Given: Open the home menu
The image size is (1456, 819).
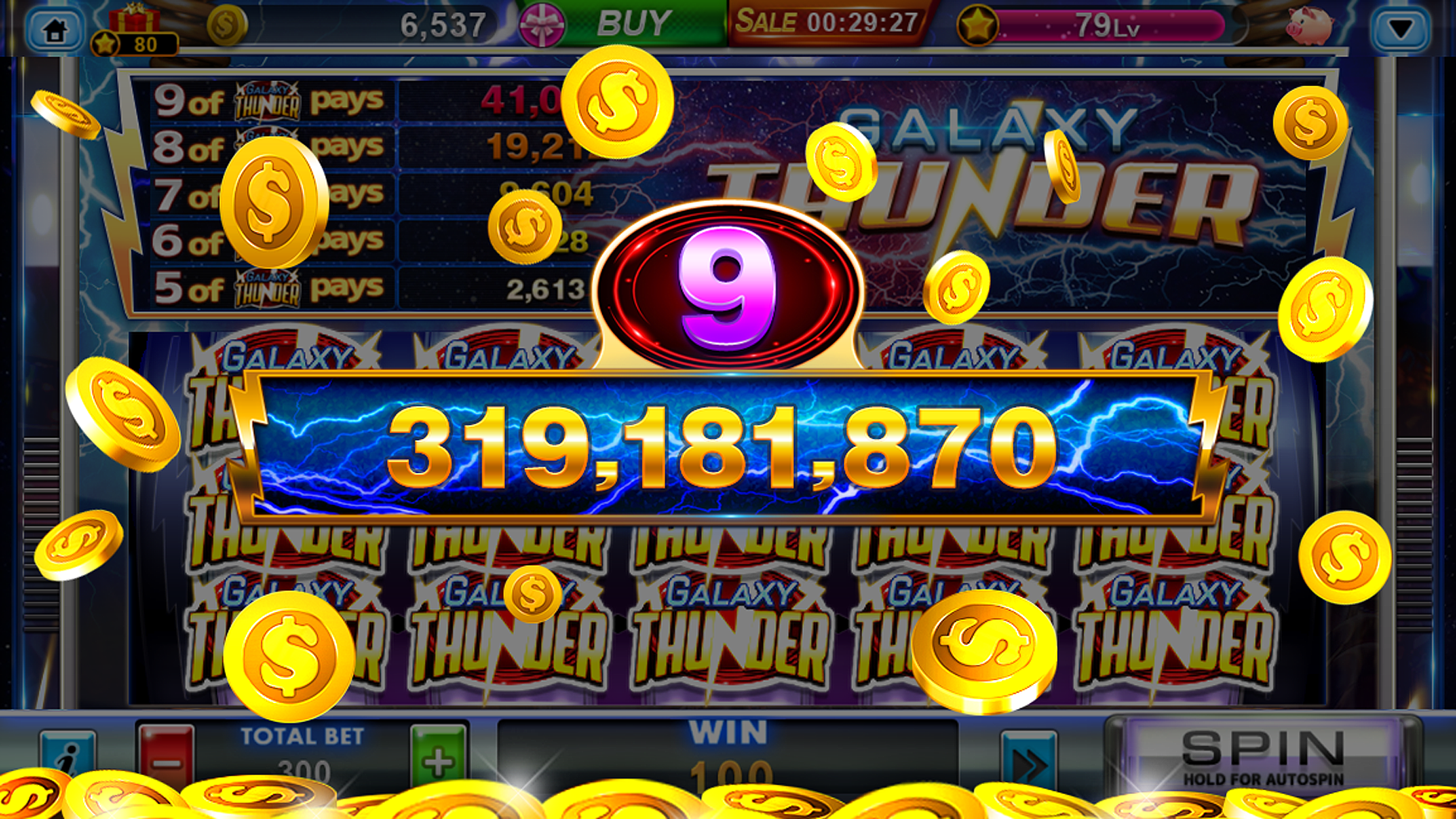Looking at the screenshot, I should (53, 28).
